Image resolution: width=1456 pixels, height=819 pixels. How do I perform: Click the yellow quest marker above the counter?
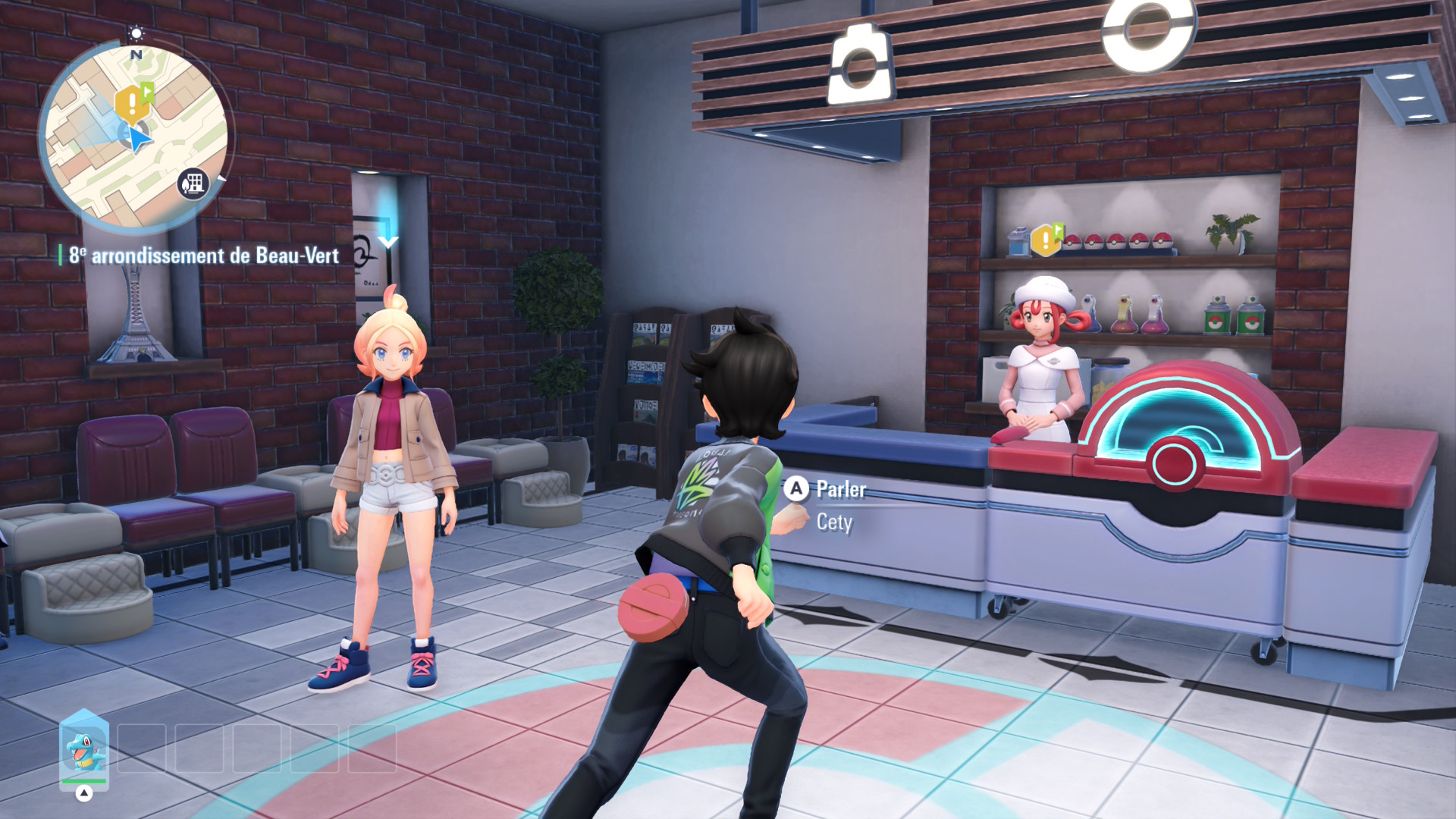1046,240
